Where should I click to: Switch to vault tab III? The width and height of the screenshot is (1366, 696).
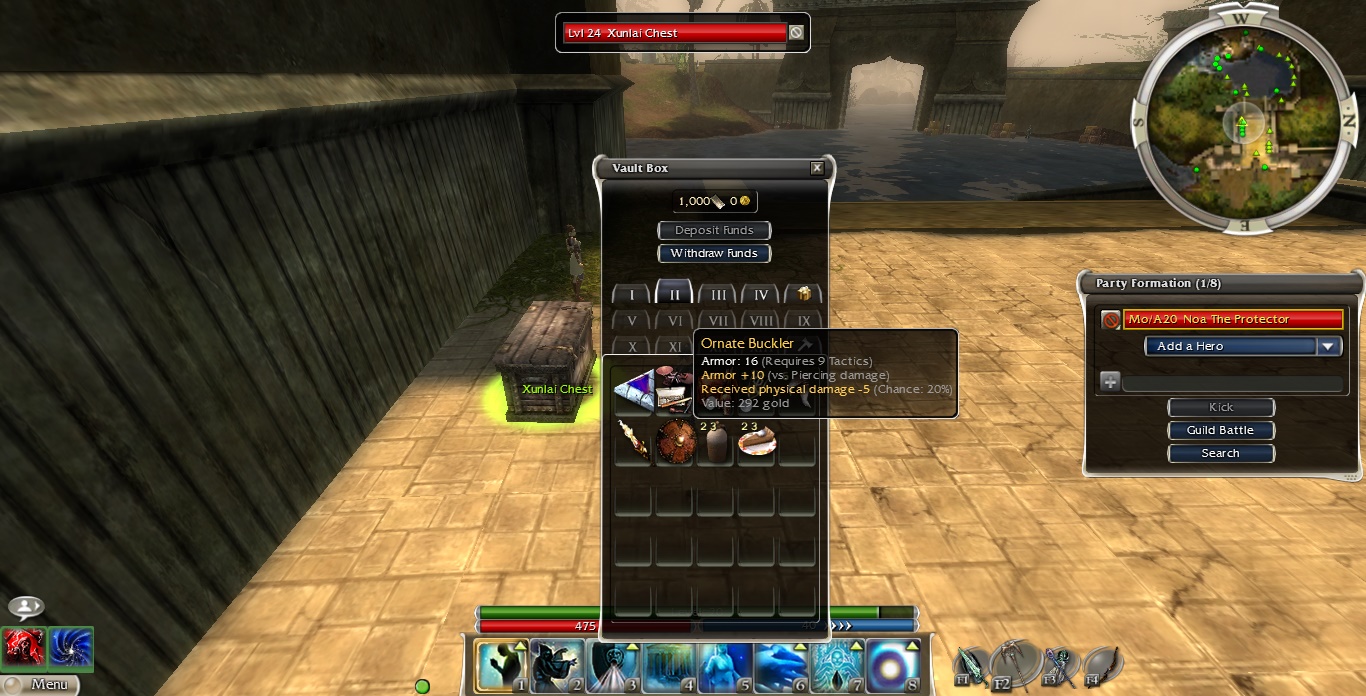point(718,295)
